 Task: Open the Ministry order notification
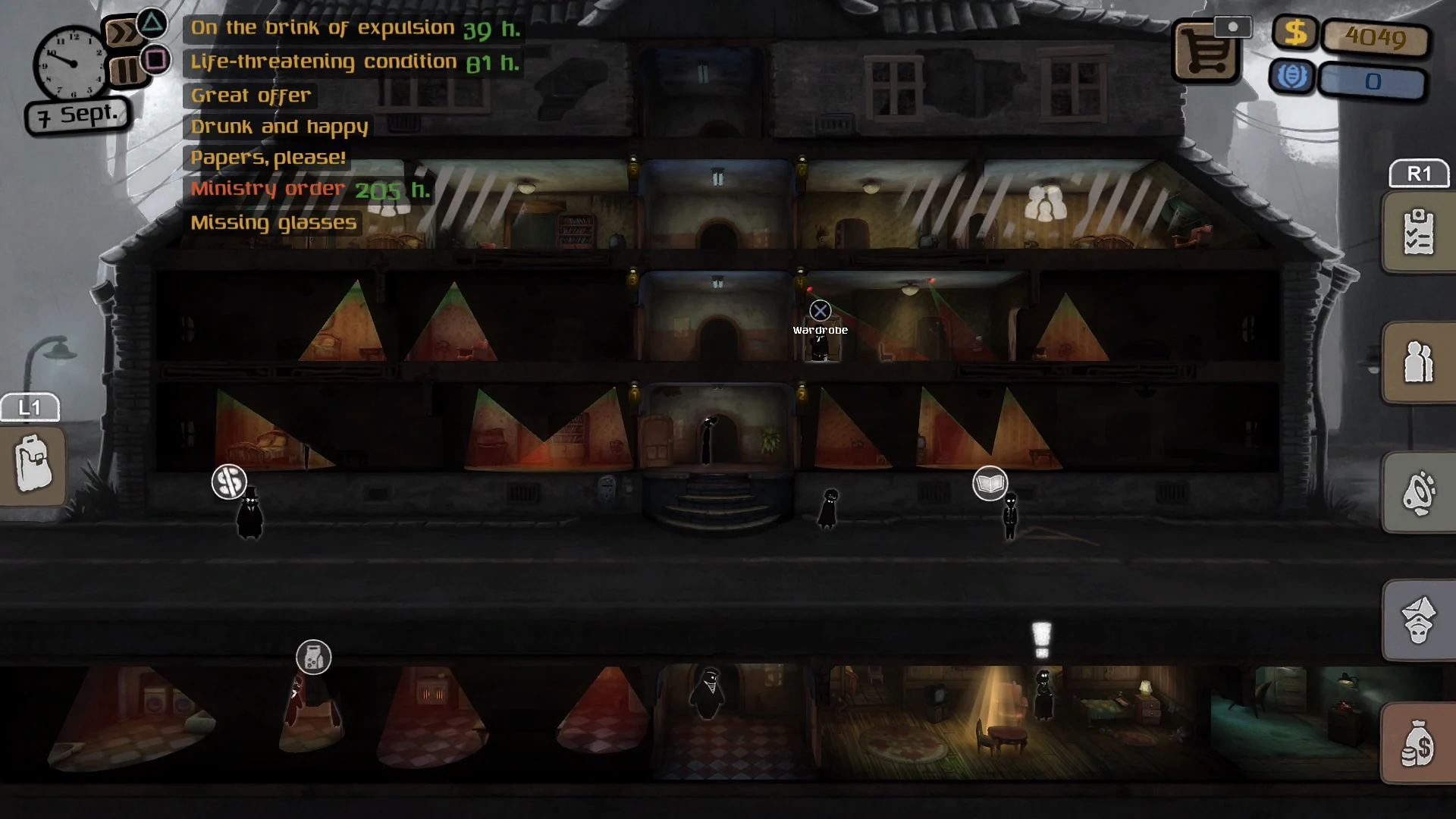pos(267,188)
